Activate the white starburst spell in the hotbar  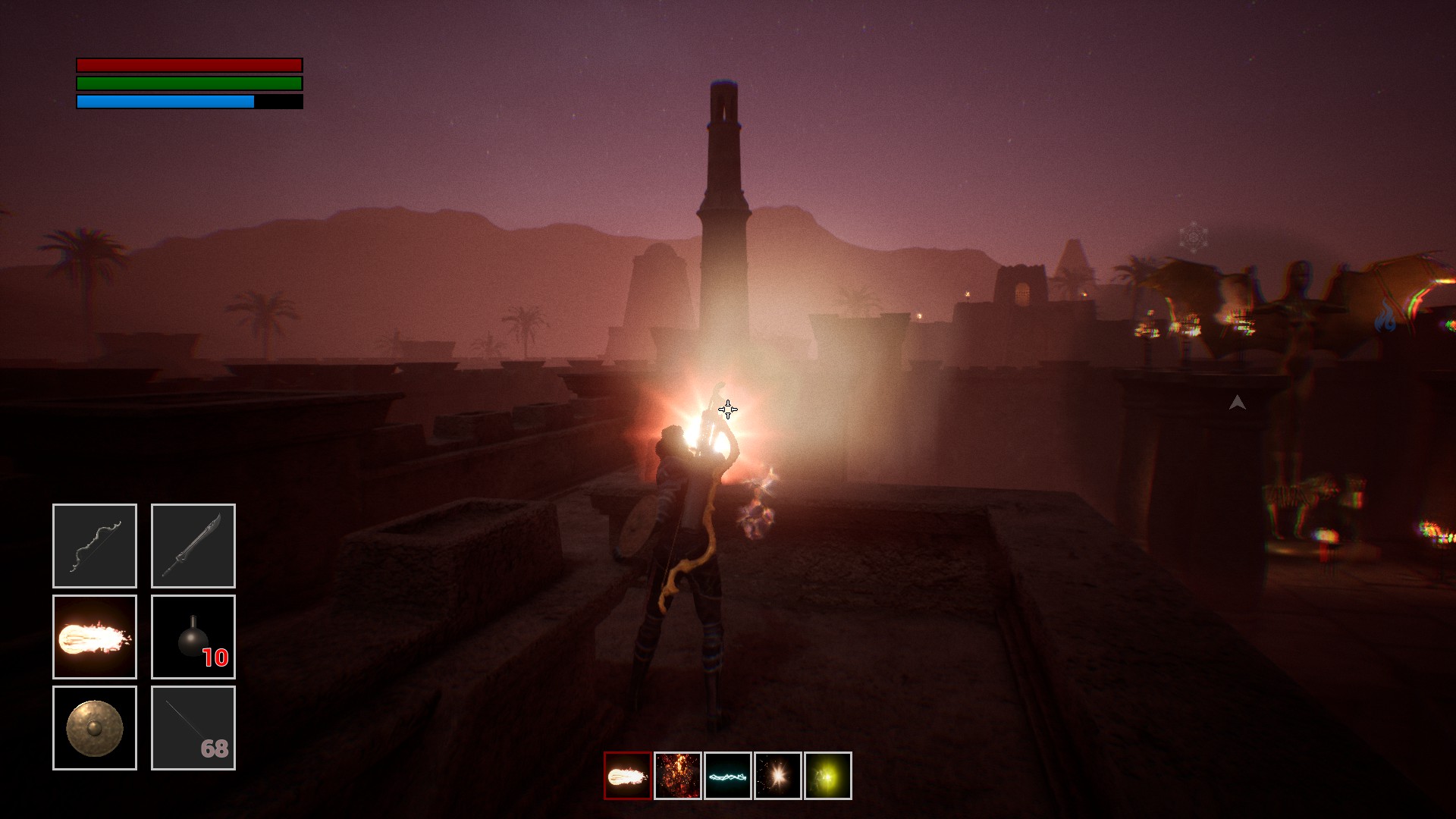point(778,776)
